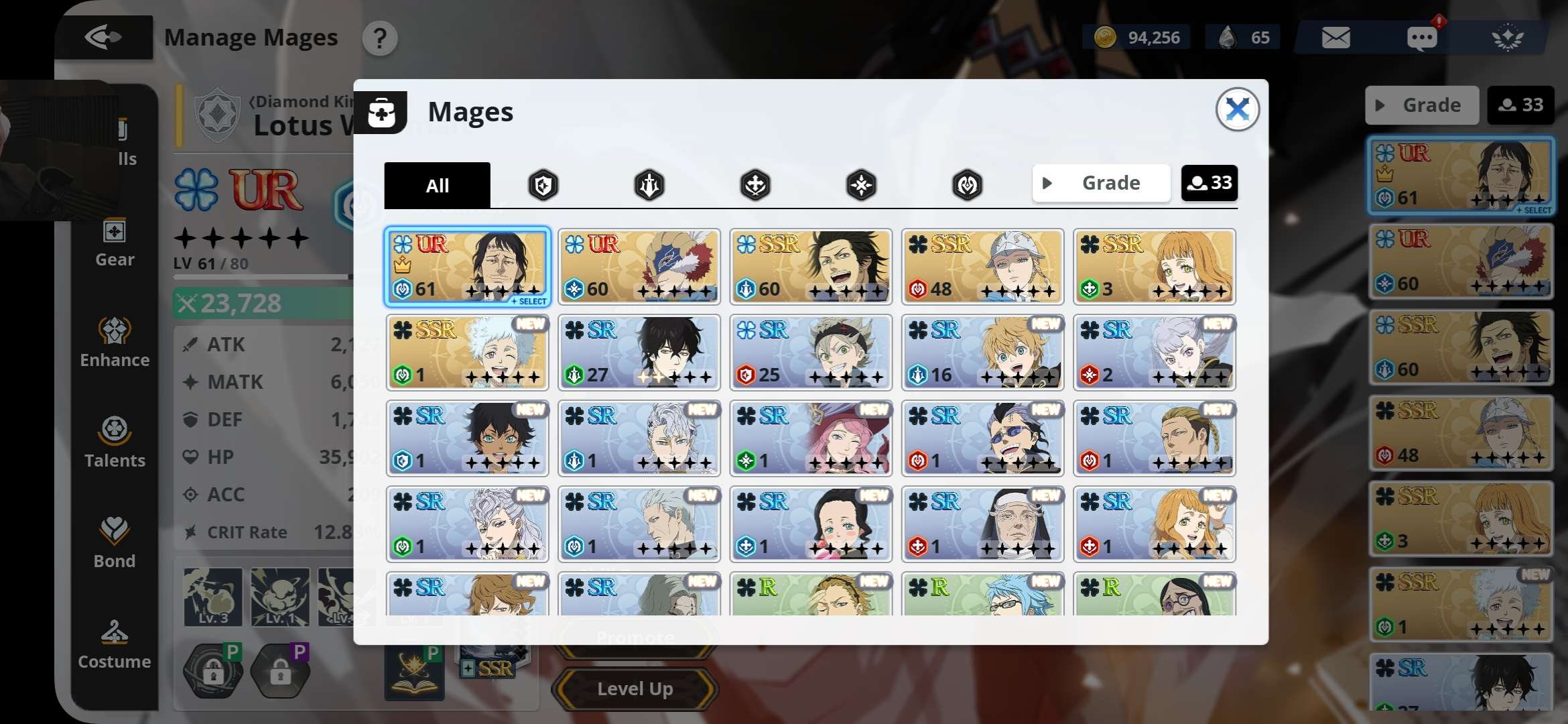Pick the level 48 SSR helmeted mage

(982, 267)
